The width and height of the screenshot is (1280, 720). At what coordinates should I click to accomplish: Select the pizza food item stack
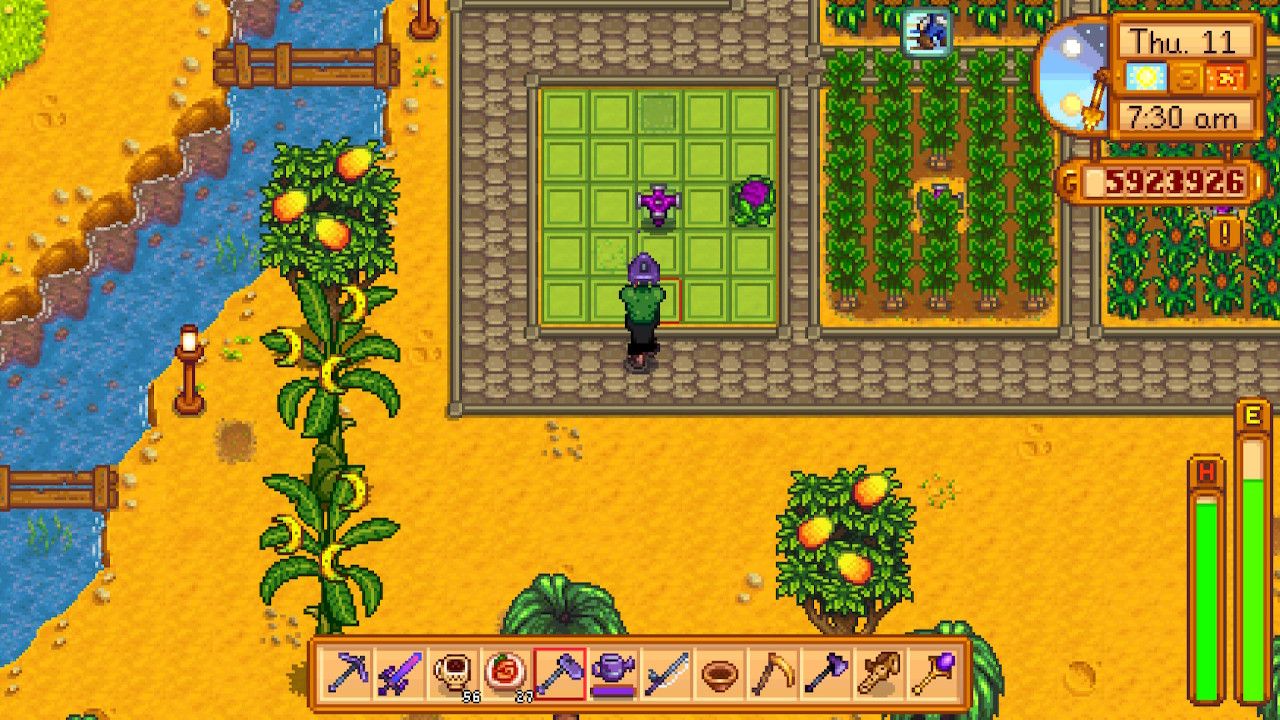[x=504, y=672]
